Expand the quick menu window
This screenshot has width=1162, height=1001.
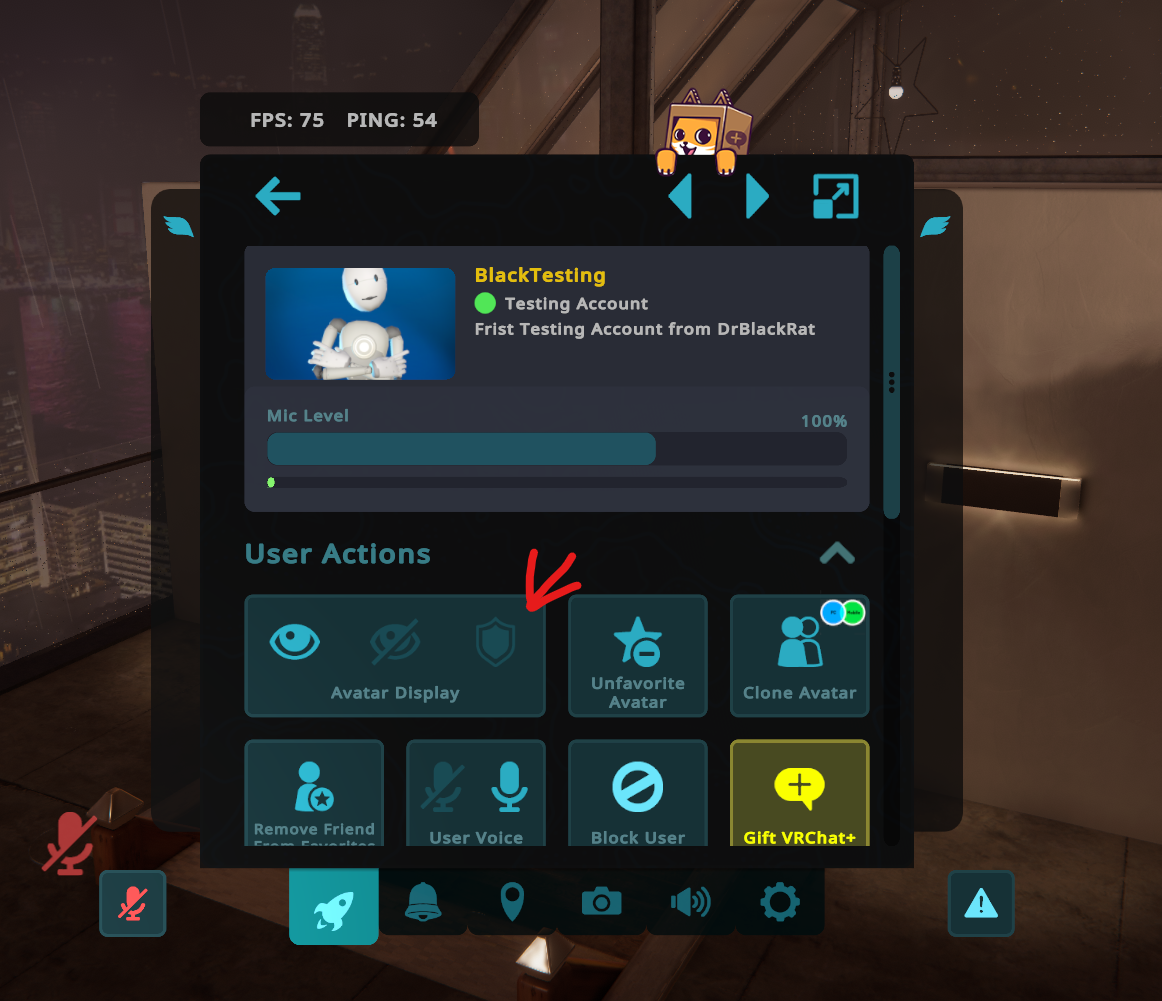(x=835, y=197)
